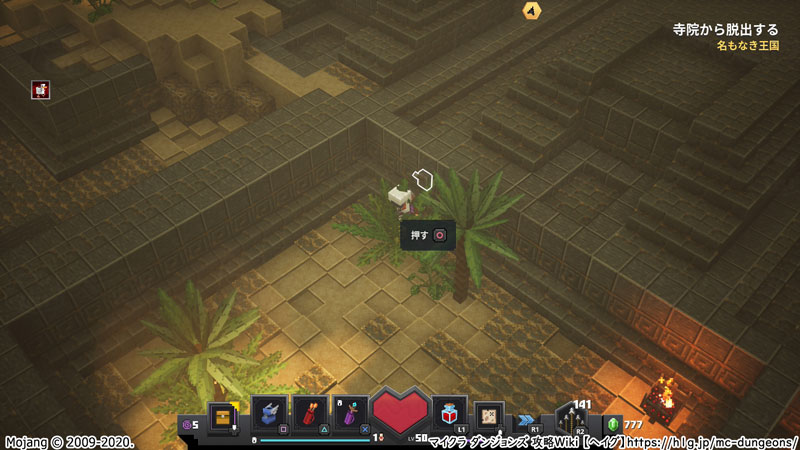Image resolution: width=800 pixels, height=450 pixels.
Task: Trigger the blue dodge roll arrows
Action: click(x=525, y=421)
